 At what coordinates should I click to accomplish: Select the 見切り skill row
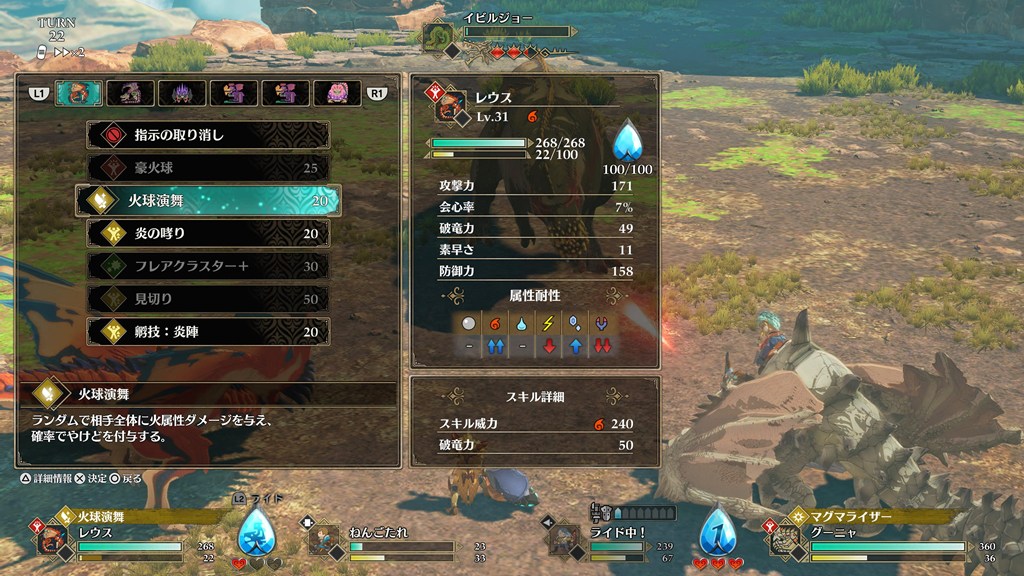coord(208,299)
